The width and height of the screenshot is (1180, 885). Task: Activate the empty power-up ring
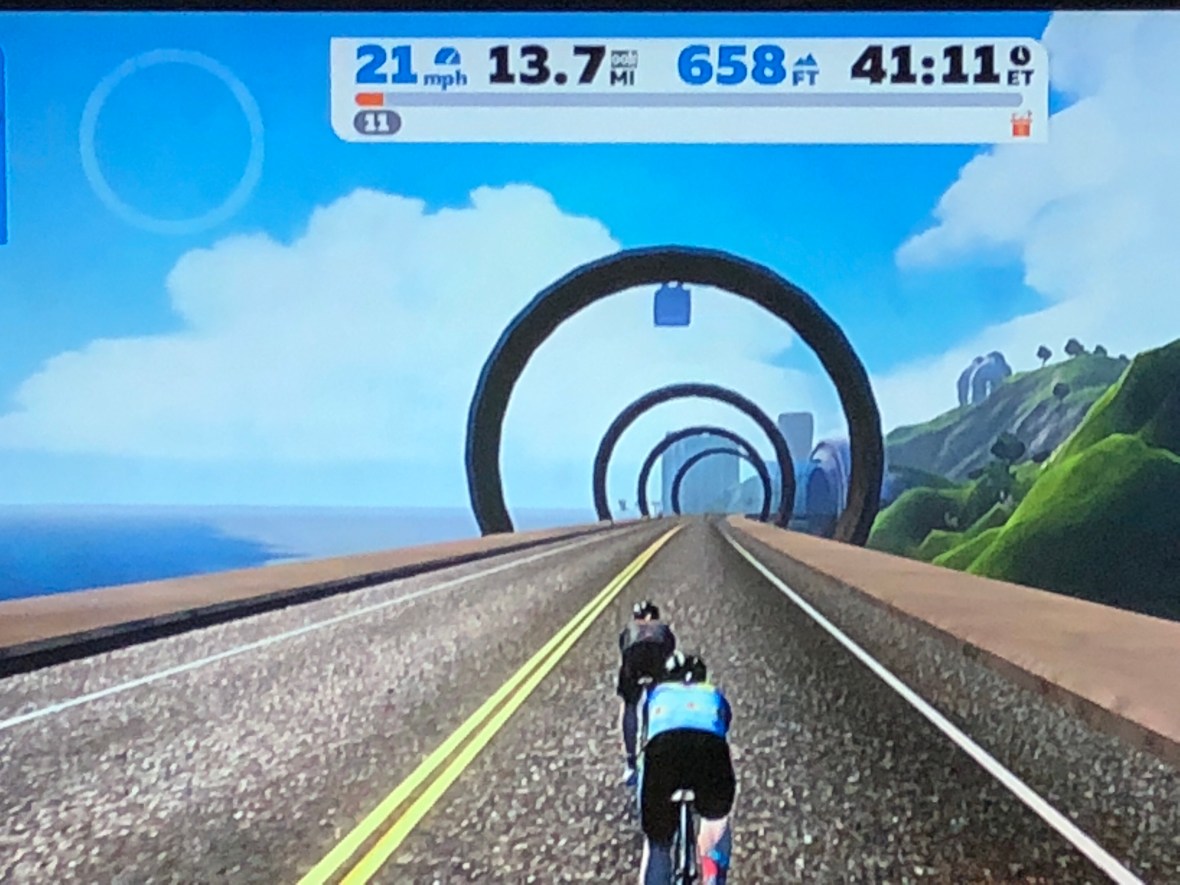point(171,140)
